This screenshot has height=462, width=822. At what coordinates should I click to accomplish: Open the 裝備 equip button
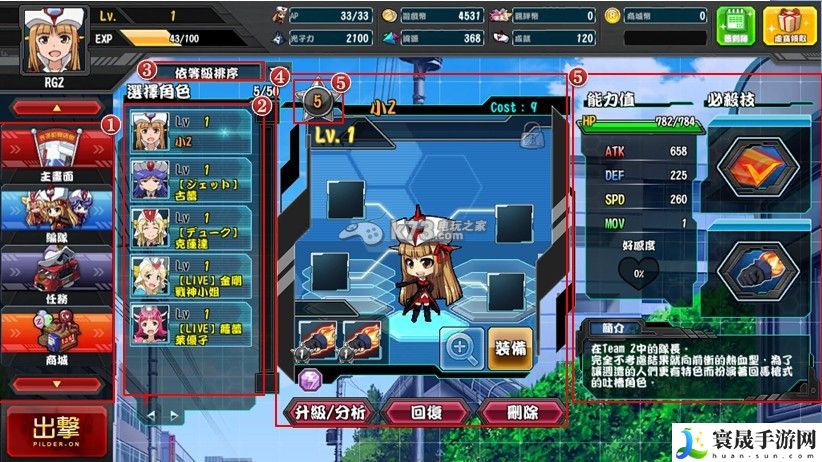coord(511,346)
